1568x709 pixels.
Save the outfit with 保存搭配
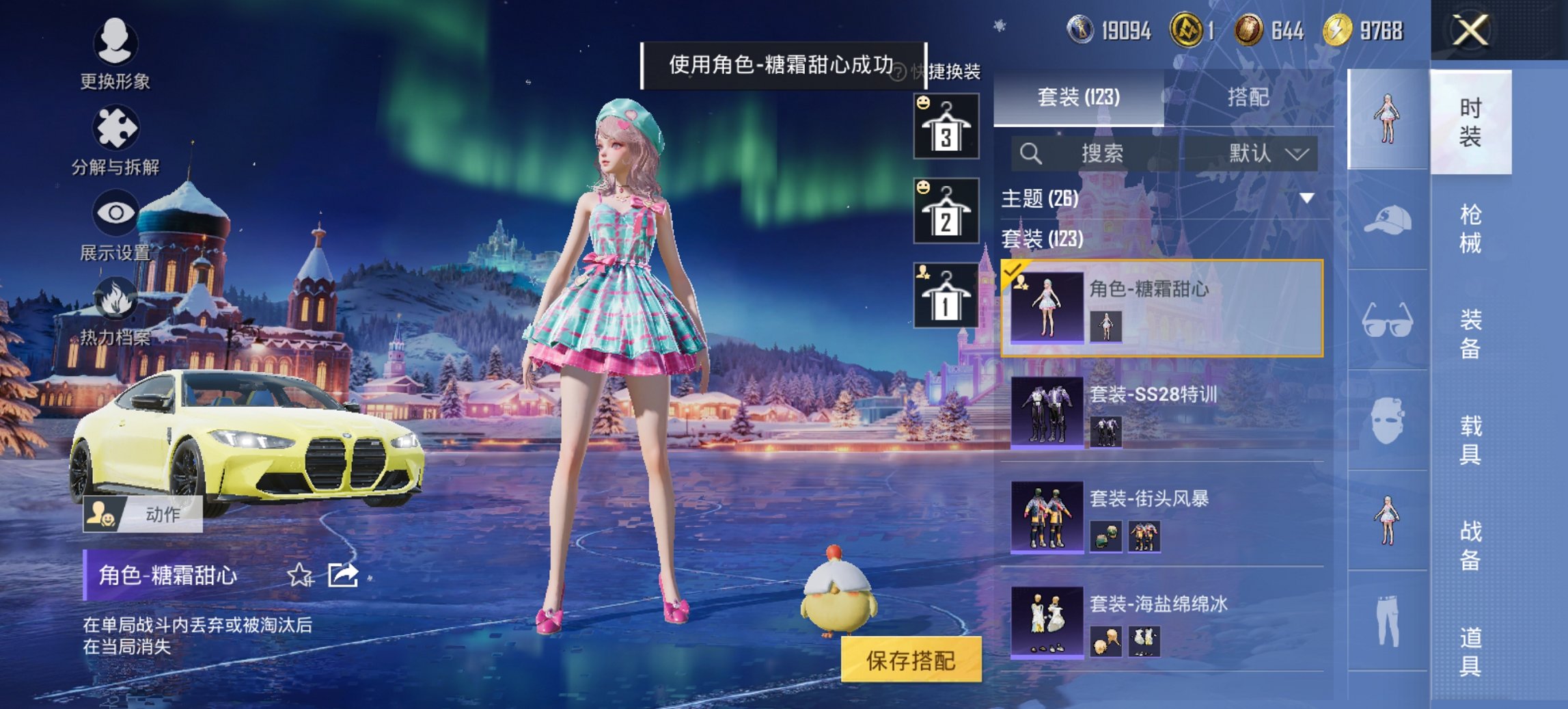click(x=911, y=660)
